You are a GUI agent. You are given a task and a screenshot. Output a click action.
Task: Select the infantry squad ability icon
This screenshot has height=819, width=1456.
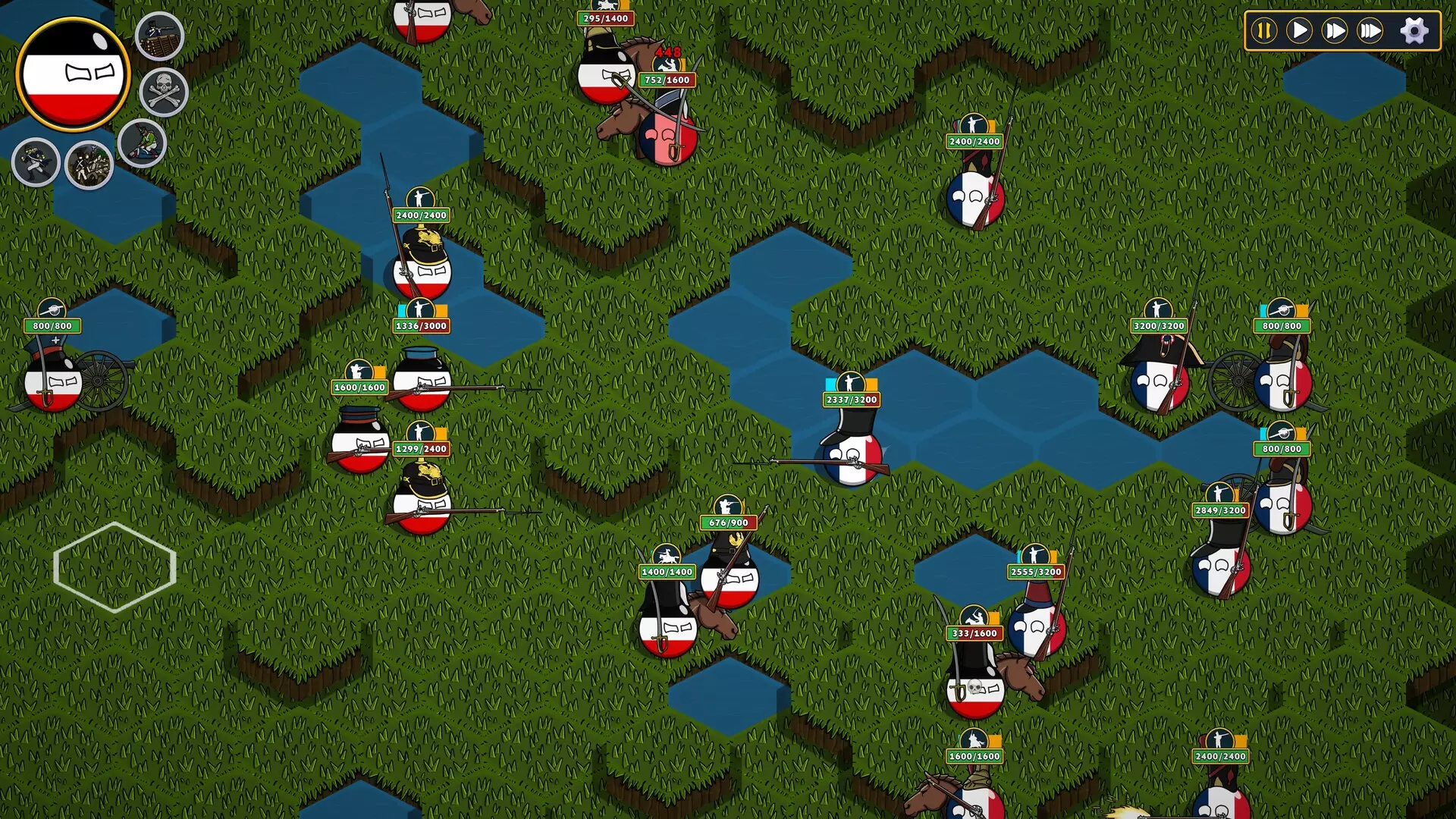point(89,164)
